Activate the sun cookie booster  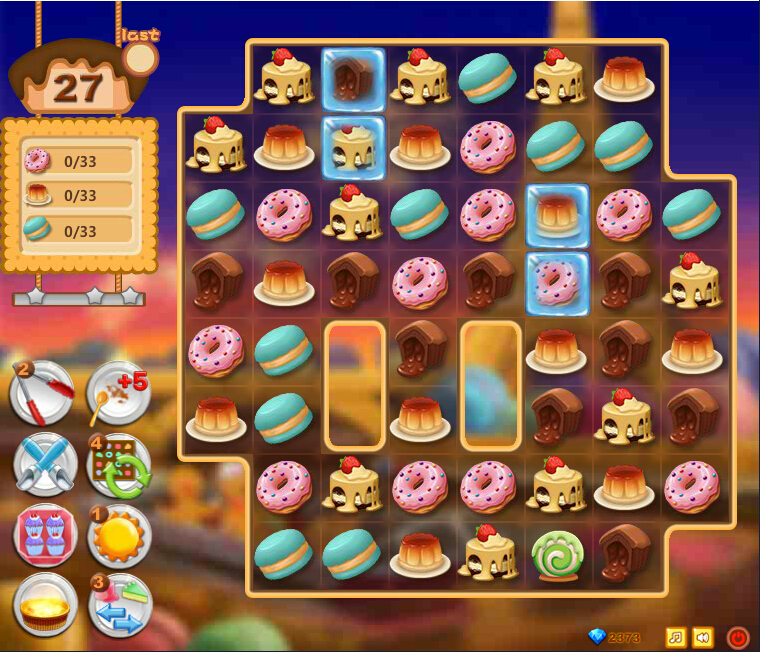pyautogui.click(x=119, y=536)
